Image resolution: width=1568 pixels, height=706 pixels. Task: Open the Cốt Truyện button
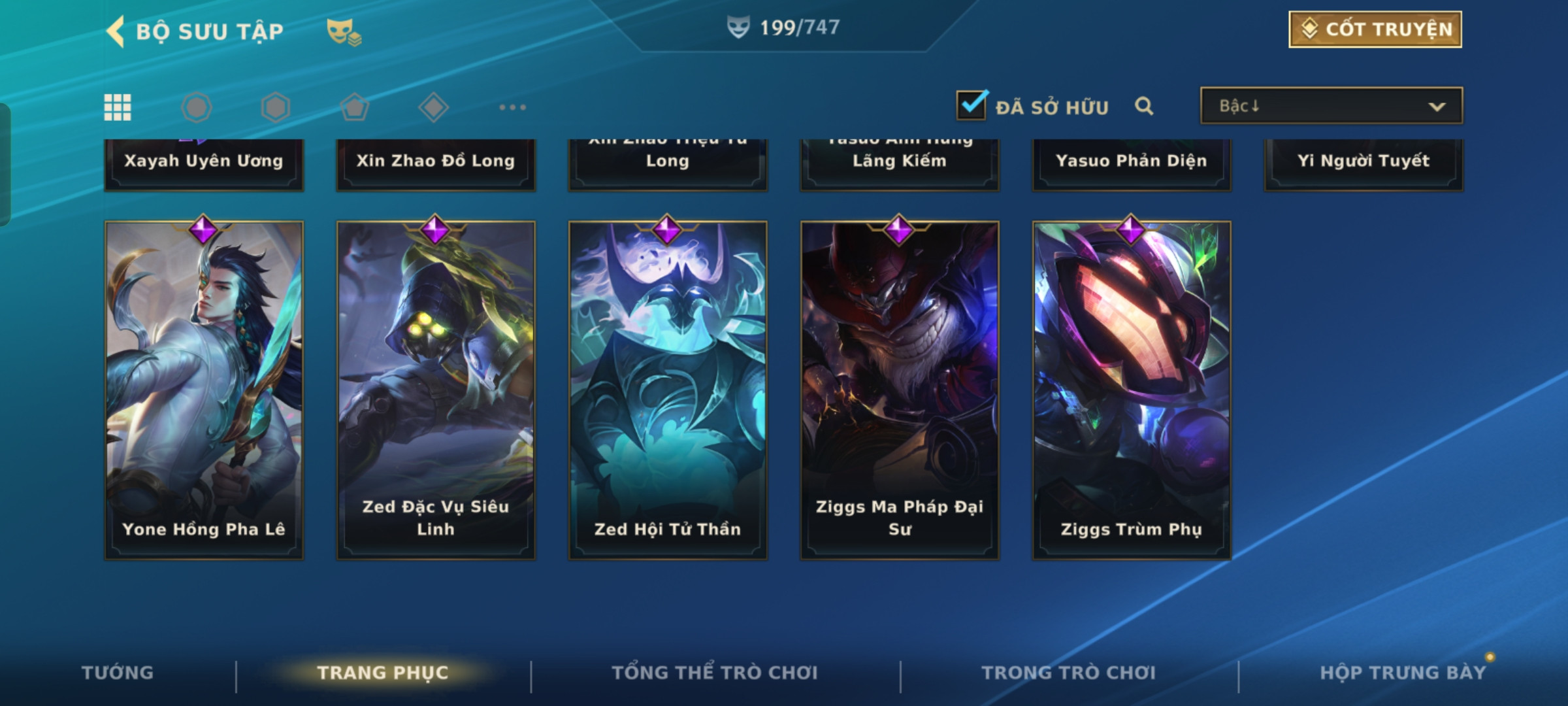tap(1375, 29)
